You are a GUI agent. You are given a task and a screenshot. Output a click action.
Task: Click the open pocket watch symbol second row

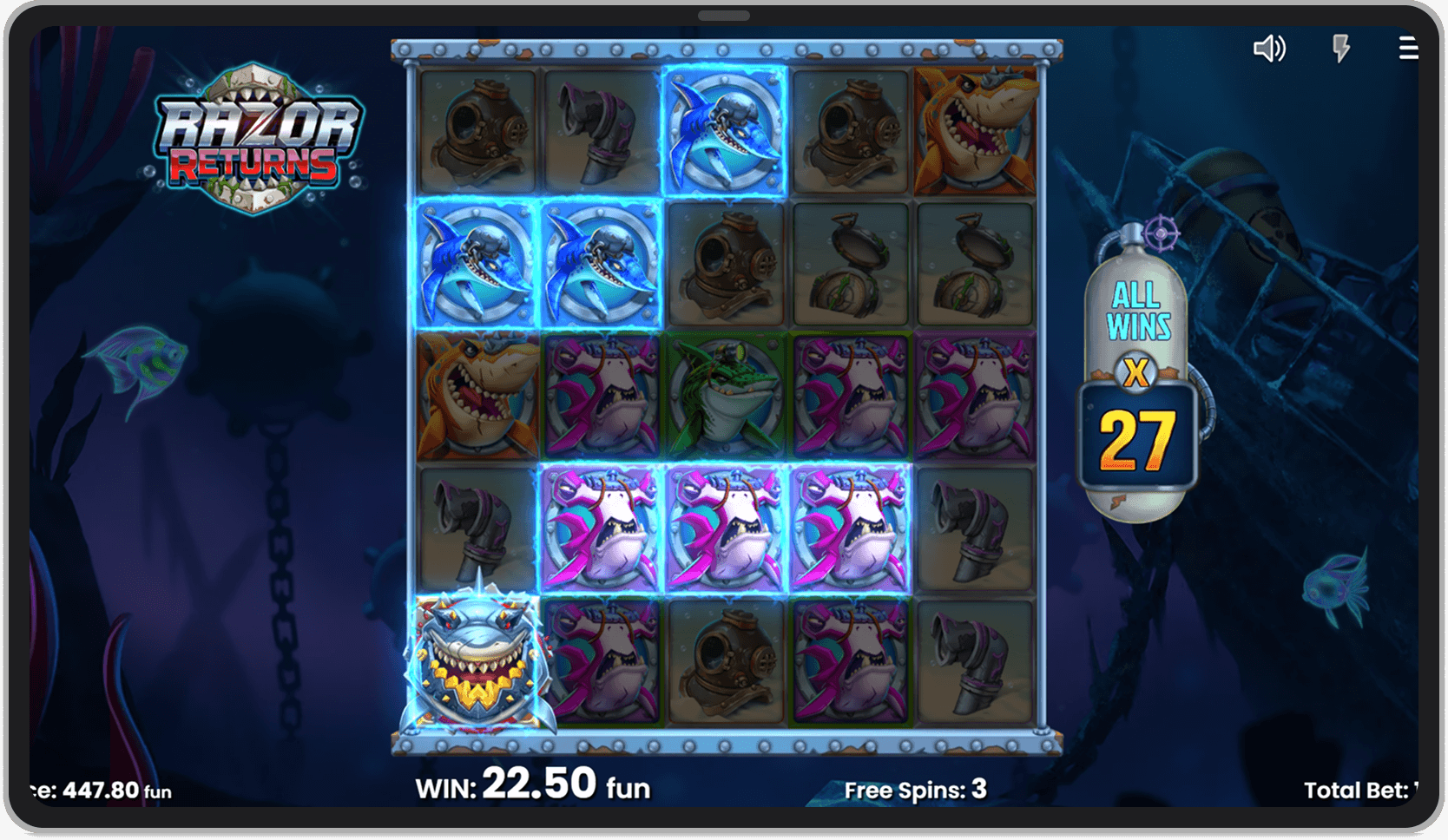[x=849, y=262]
